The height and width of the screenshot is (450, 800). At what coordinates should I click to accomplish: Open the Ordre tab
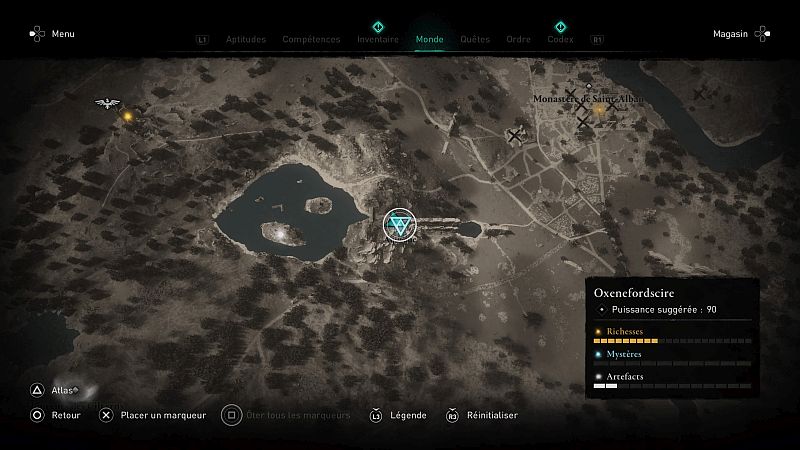coord(519,40)
